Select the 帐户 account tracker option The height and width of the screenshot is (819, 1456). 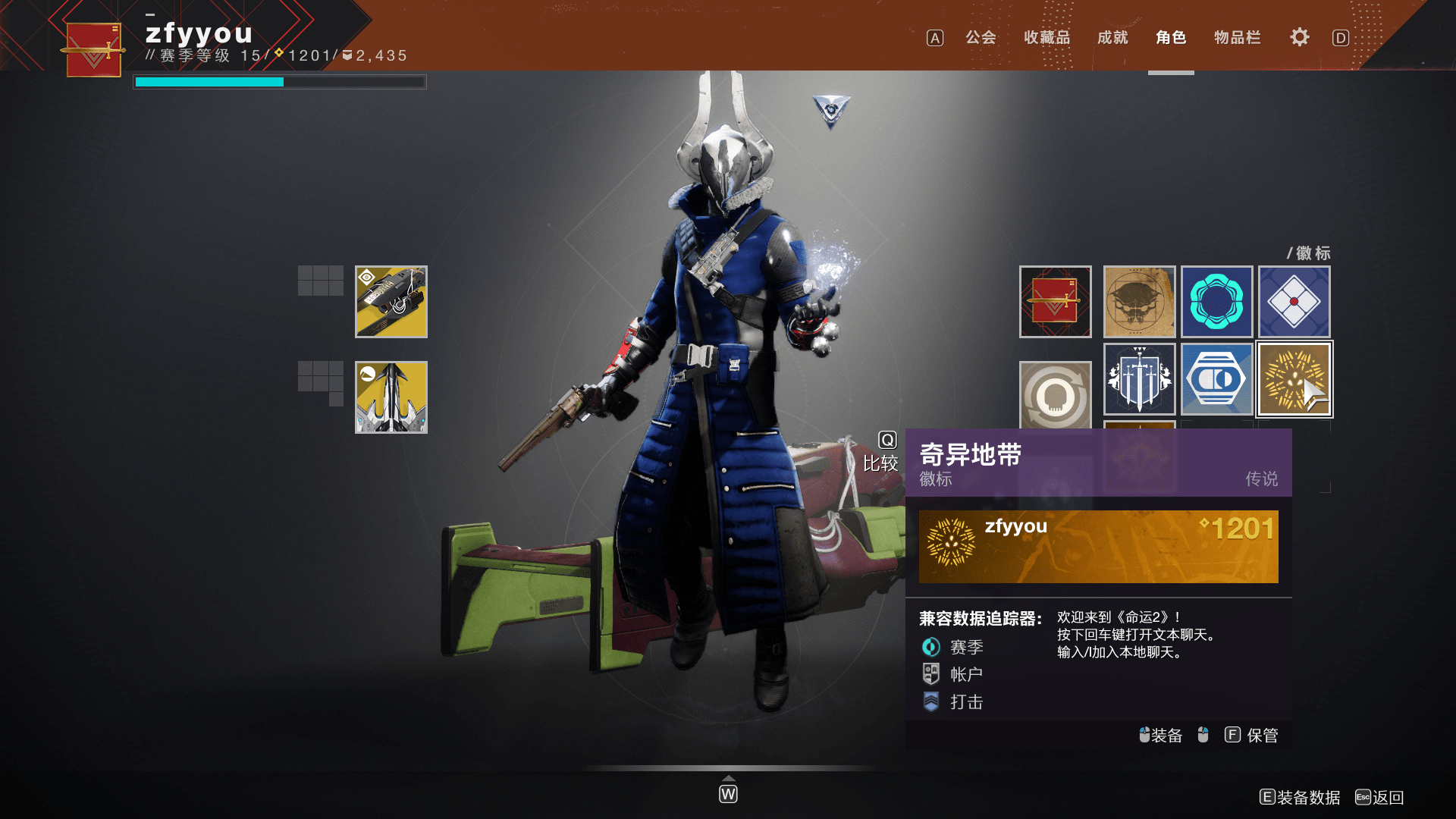click(x=965, y=674)
